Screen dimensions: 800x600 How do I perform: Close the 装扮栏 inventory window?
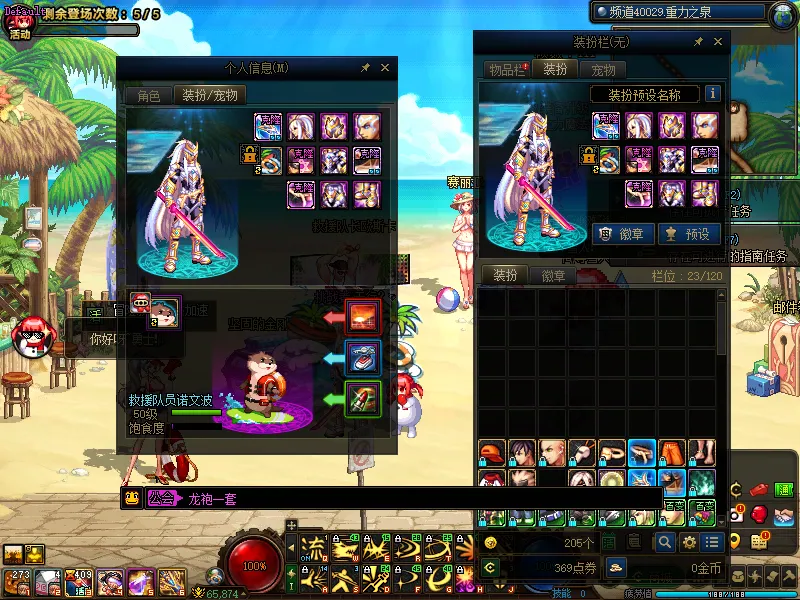pyautogui.click(x=717, y=42)
